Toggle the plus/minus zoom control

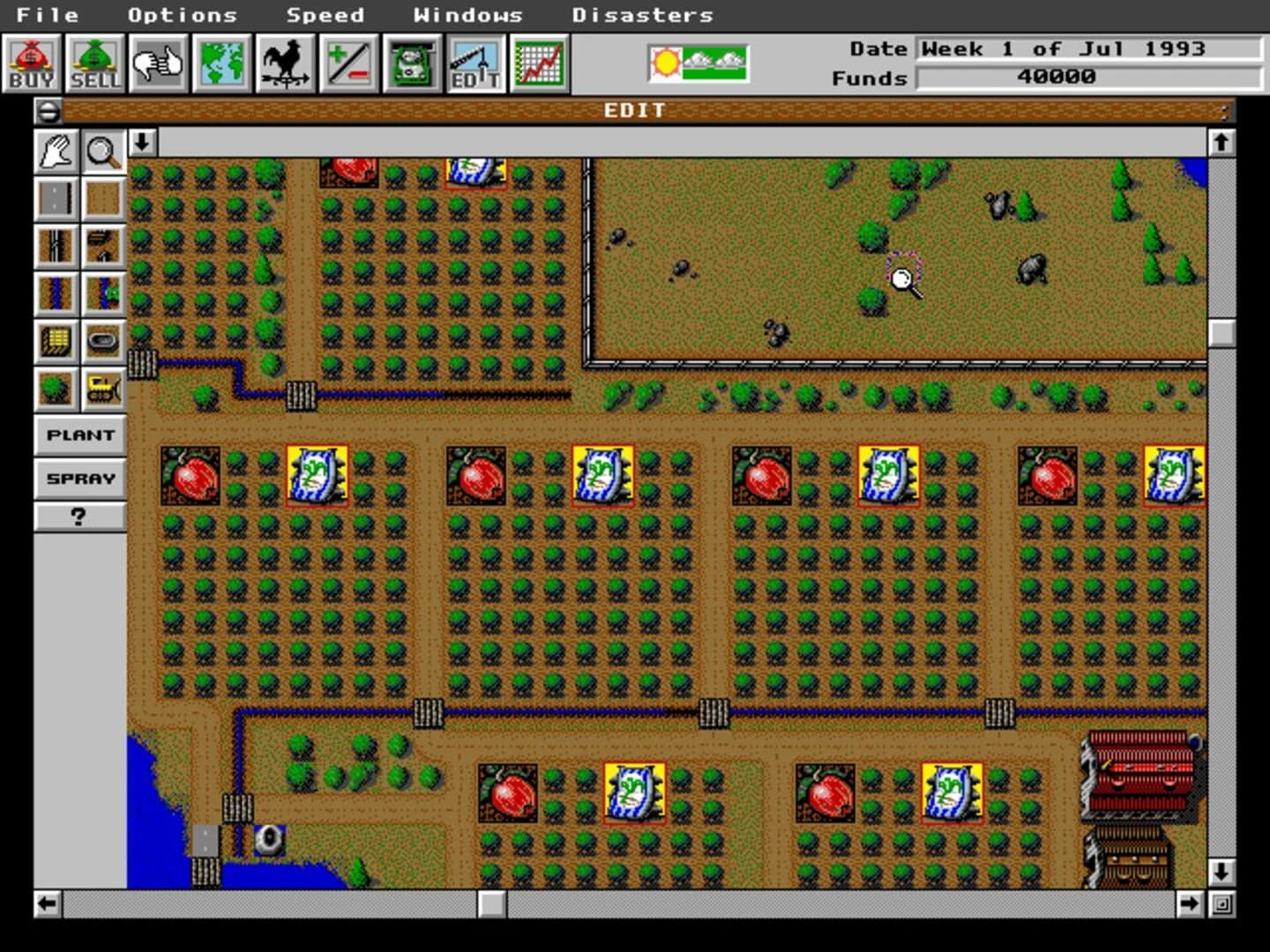pos(347,62)
